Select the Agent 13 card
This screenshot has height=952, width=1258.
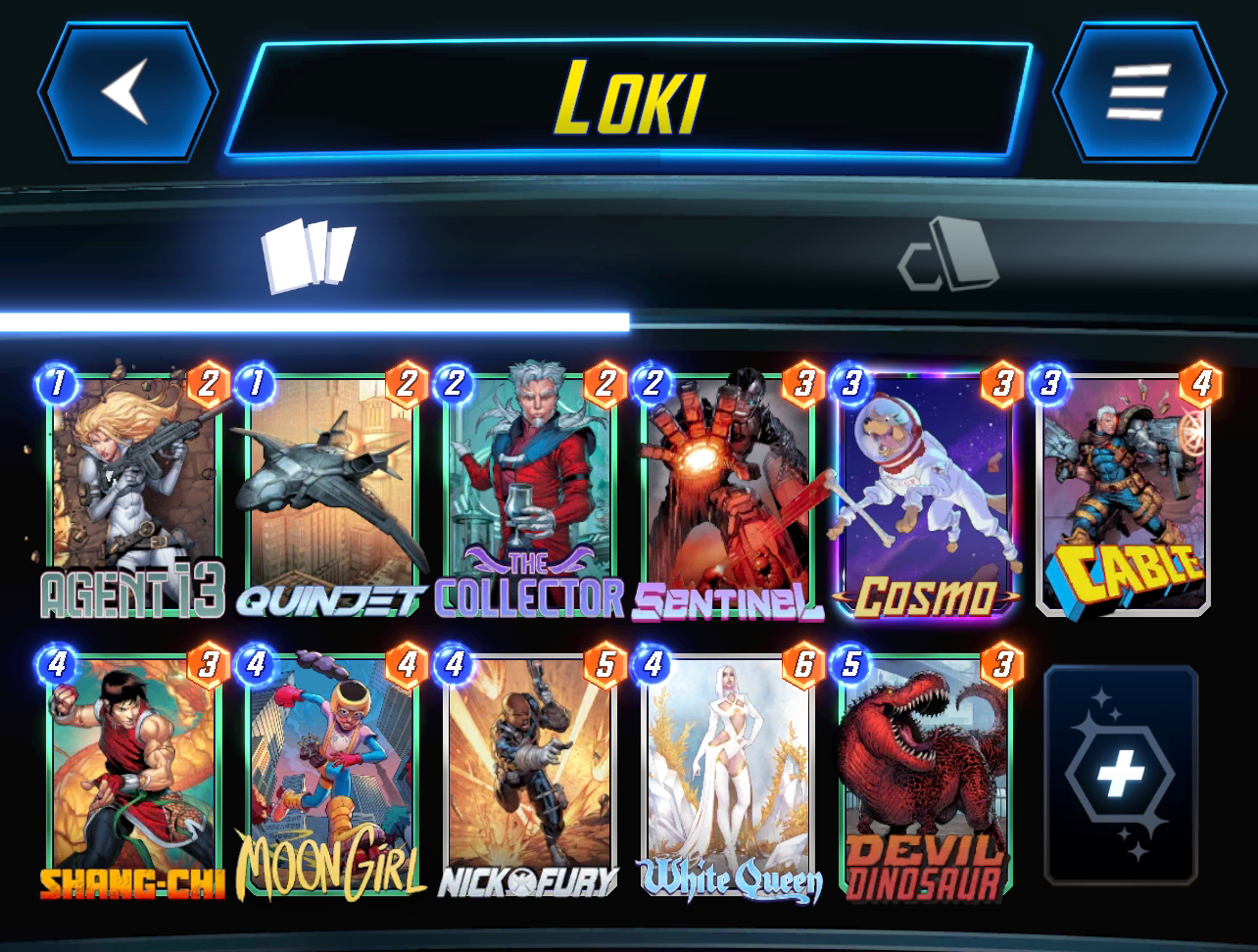[x=134, y=495]
